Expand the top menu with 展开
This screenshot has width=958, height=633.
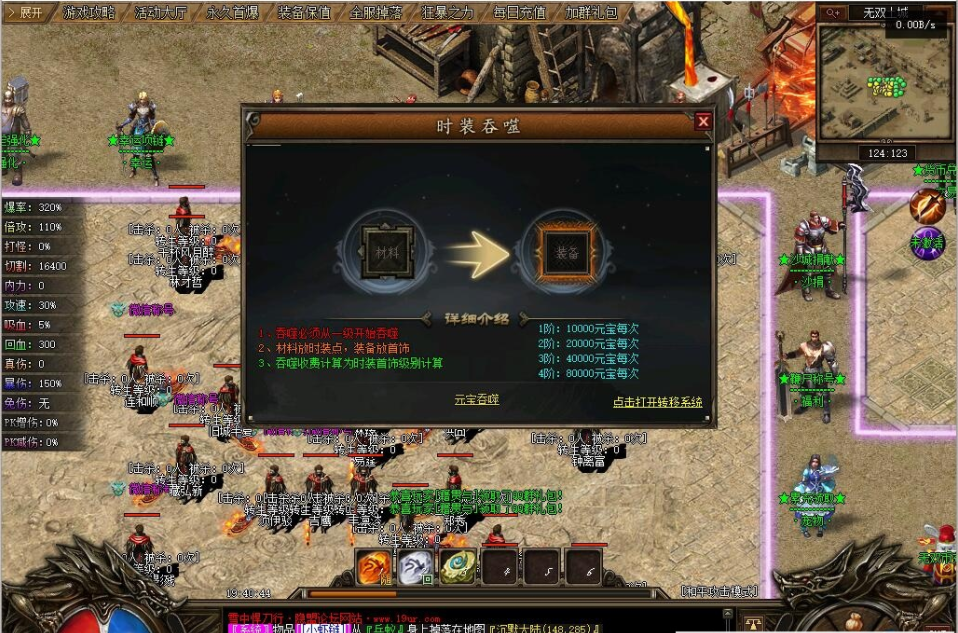point(25,12)
